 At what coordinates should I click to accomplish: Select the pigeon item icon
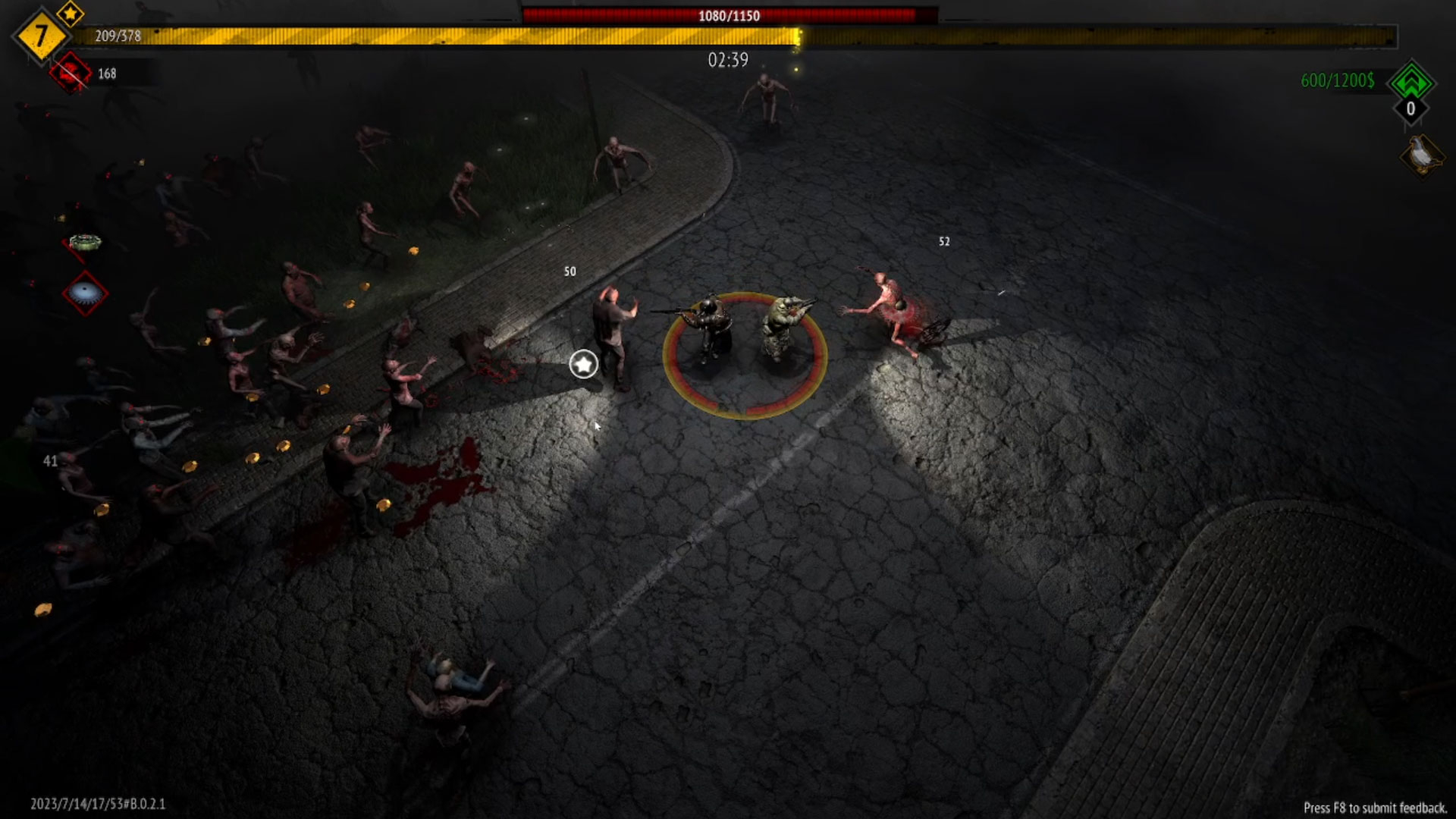1422,155
